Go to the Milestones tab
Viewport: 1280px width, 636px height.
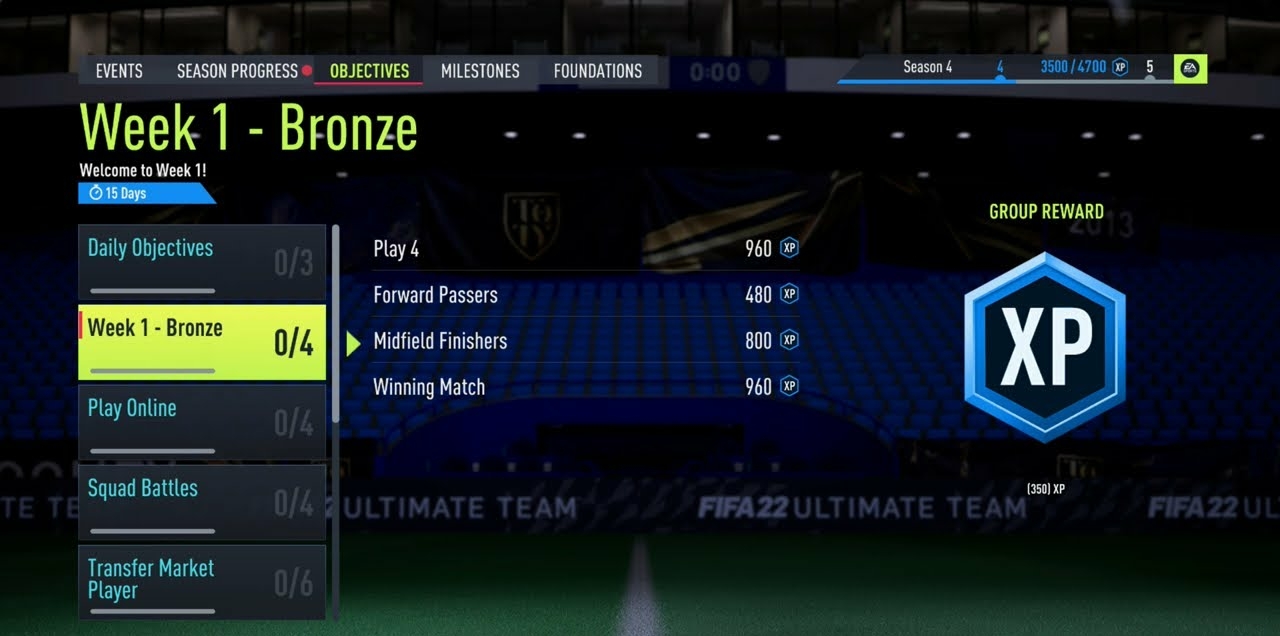tap(480, 71)
